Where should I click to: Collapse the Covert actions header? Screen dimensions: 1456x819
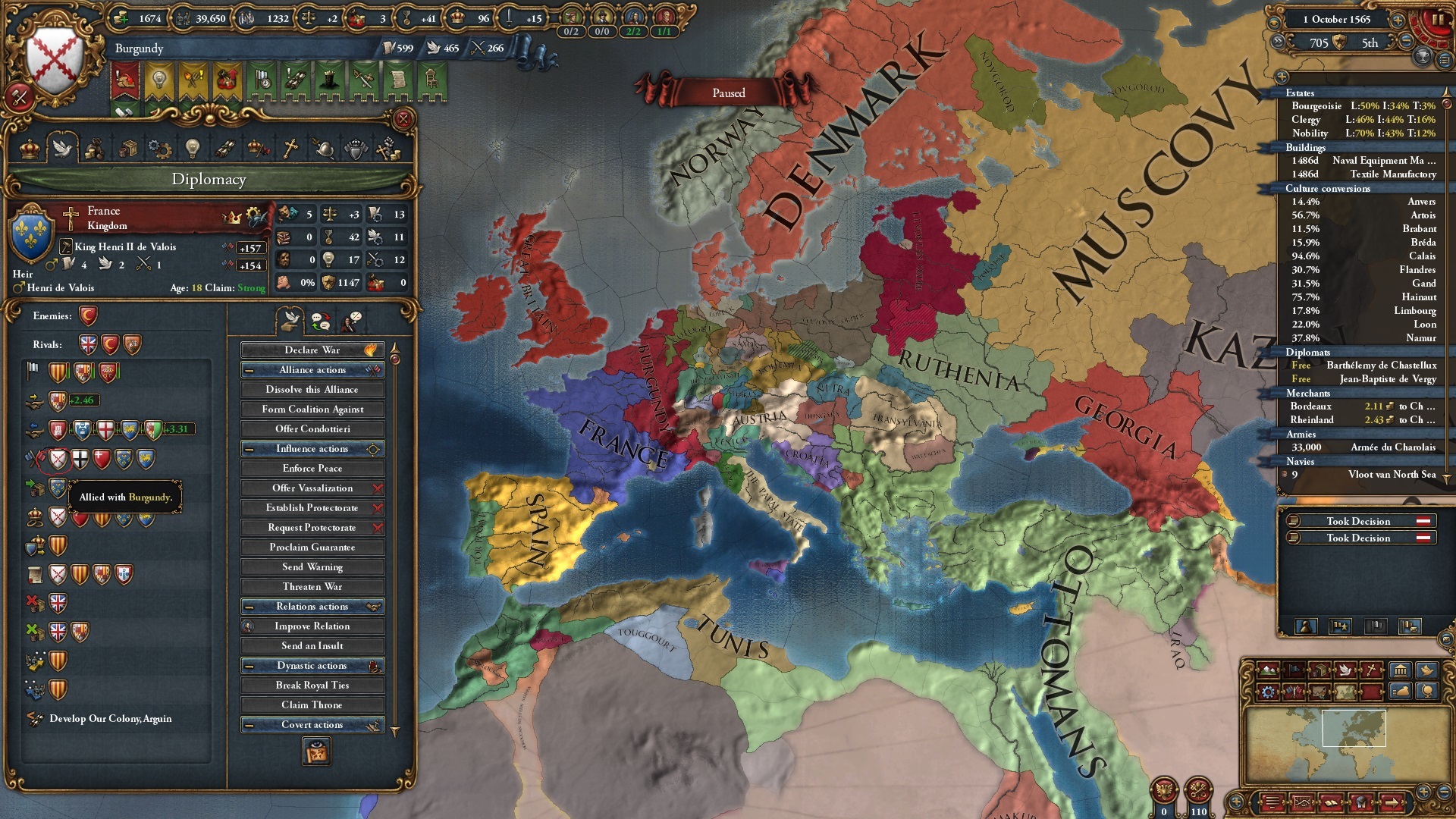[249, 725]
